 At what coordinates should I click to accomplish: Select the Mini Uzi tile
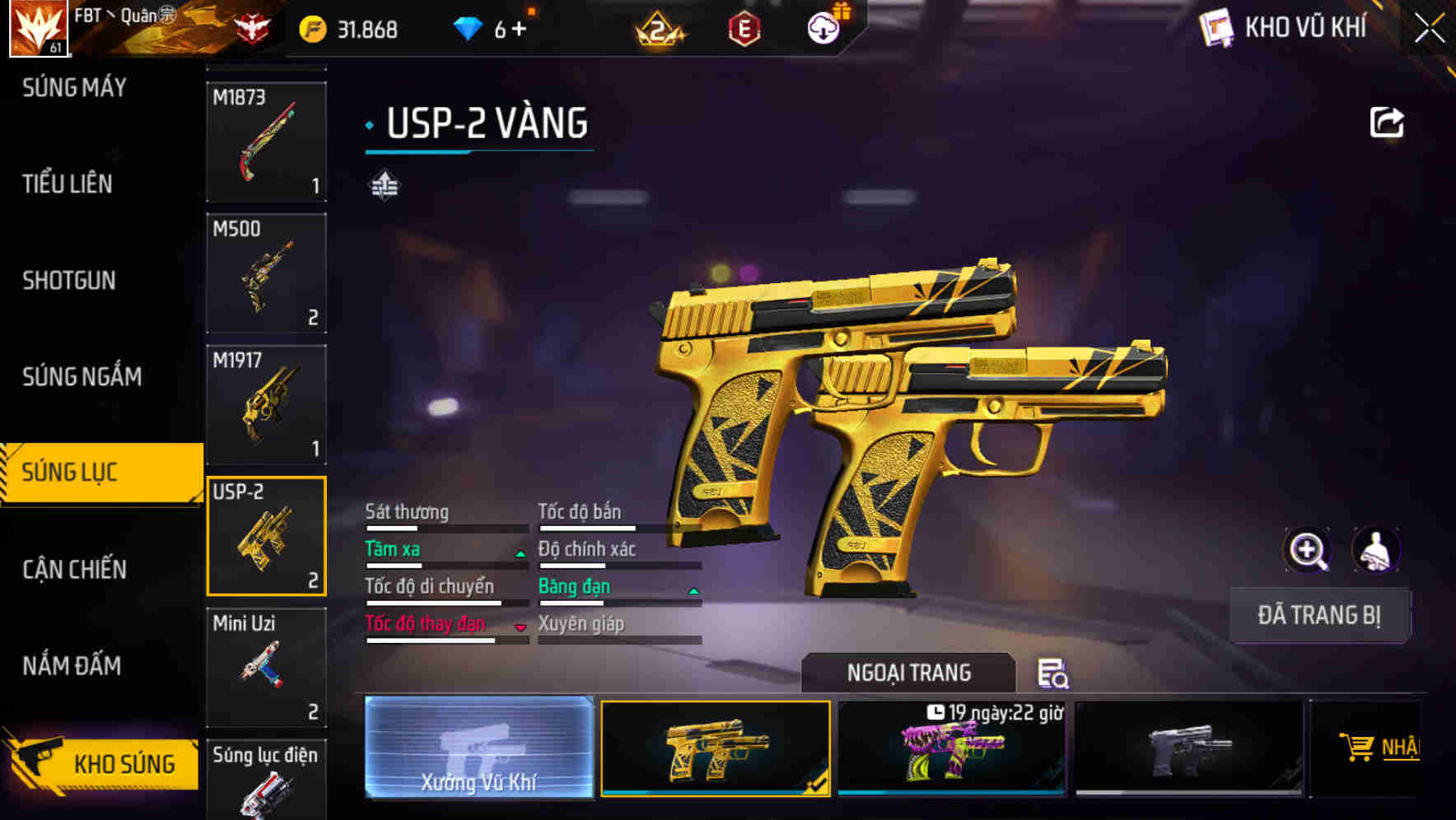point(266,668)
